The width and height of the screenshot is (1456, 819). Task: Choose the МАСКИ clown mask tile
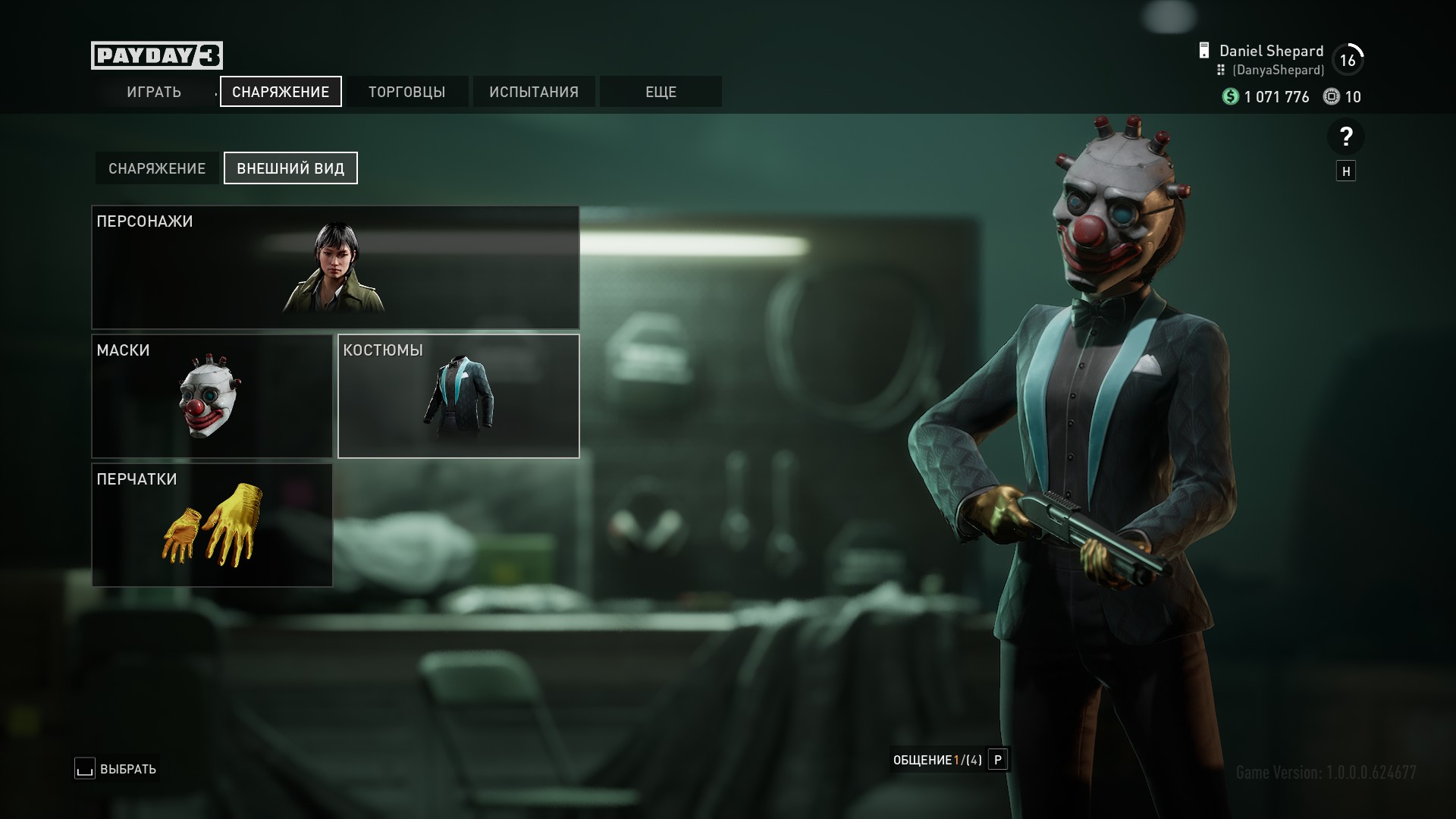[x=212, y=396]
